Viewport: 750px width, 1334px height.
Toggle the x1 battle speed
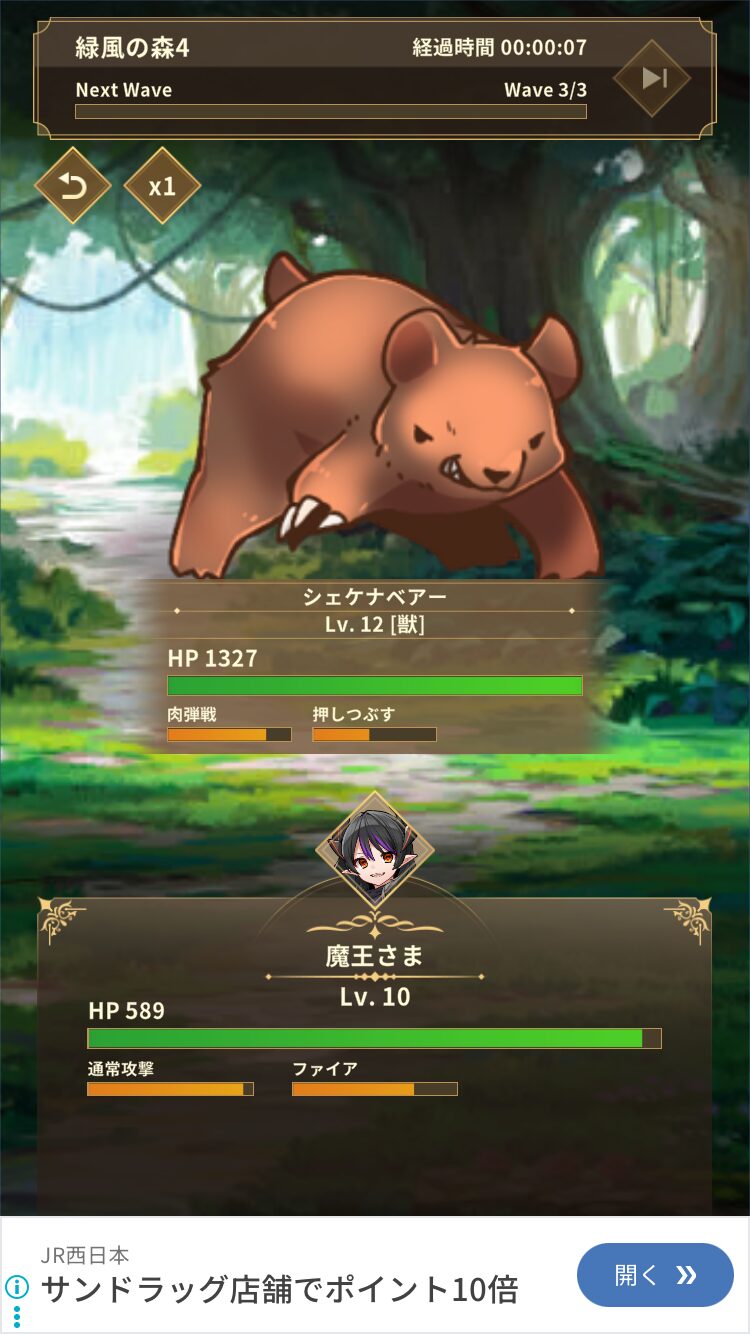pos(162,186)
